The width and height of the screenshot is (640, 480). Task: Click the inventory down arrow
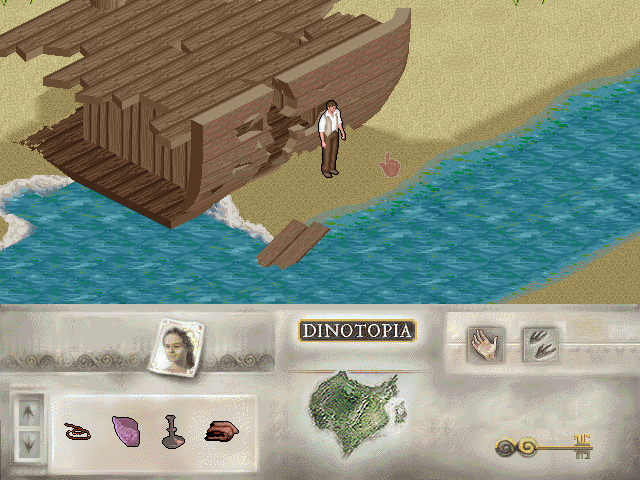tap(28, 440)
